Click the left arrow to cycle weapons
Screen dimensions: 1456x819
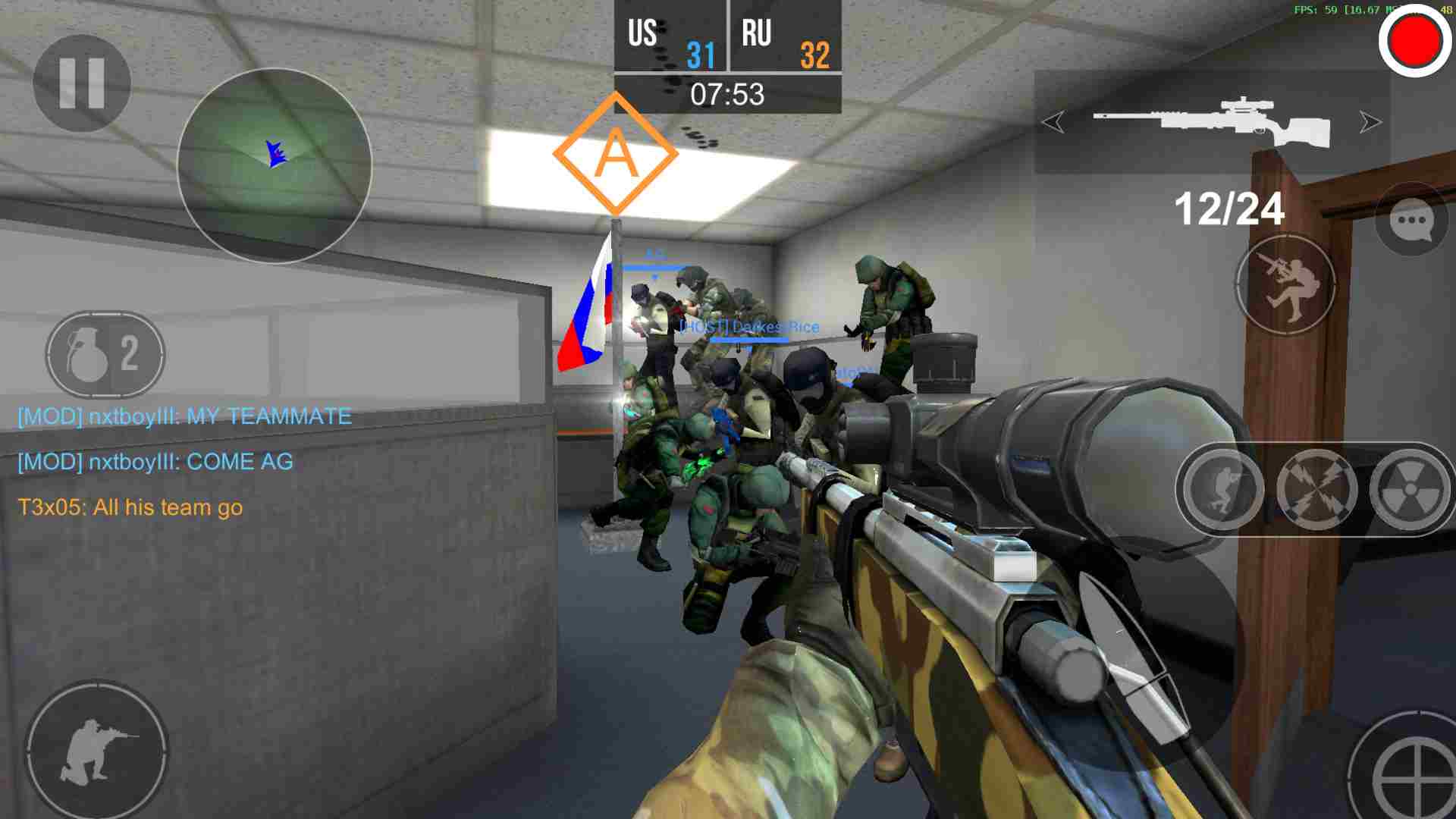click(1054, 120)
